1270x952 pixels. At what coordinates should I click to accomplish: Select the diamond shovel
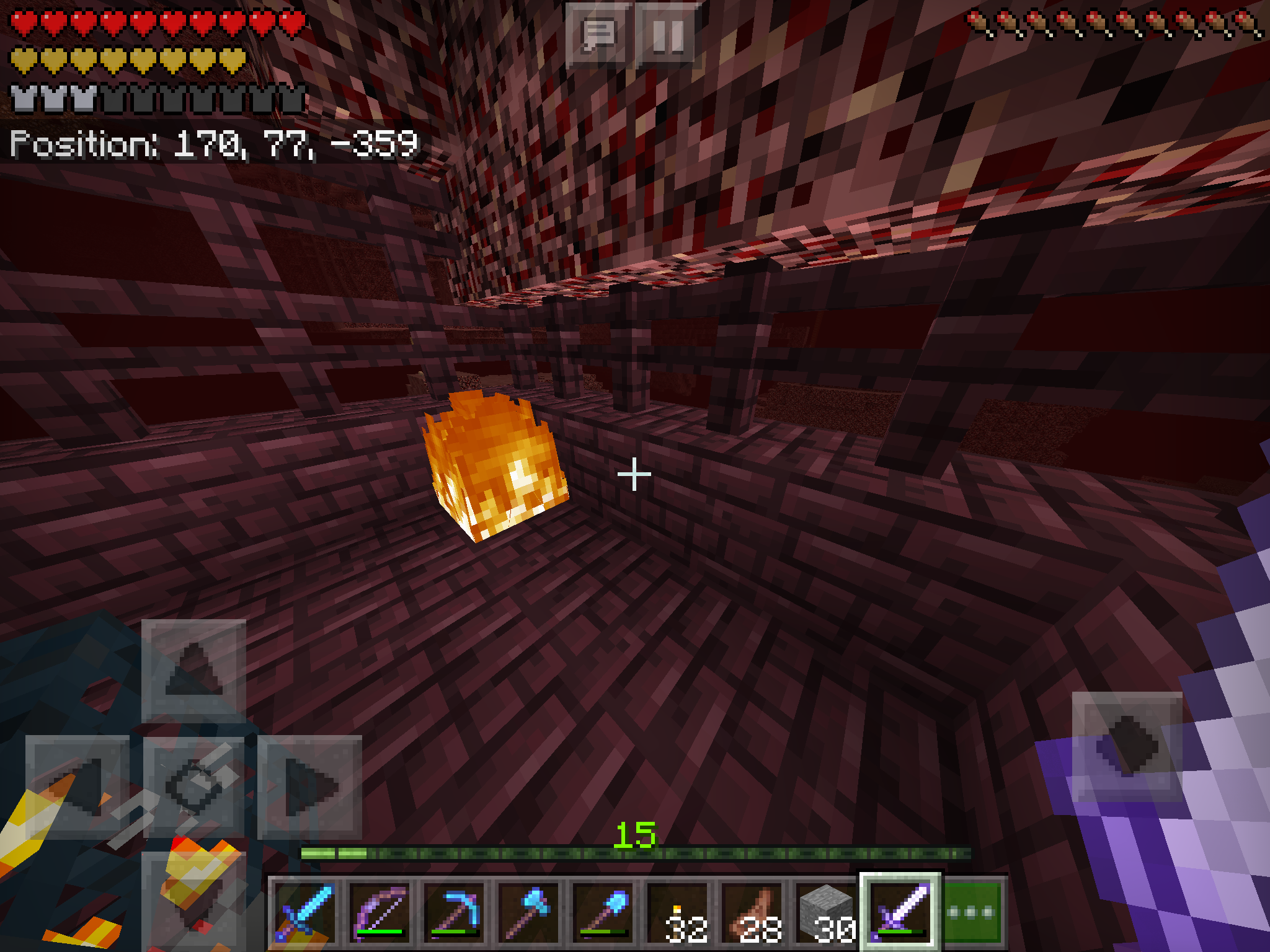tap(603, 912)
